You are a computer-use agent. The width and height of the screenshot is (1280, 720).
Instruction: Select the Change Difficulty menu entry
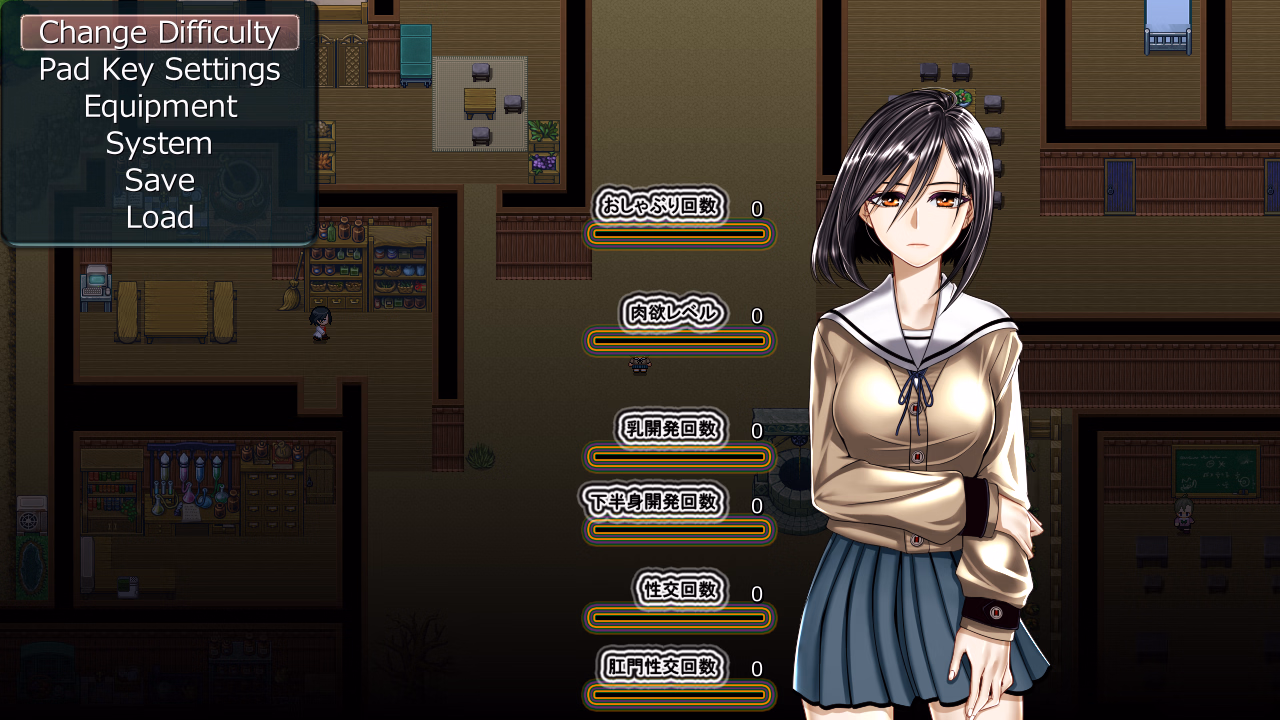(x=160, y=33)
